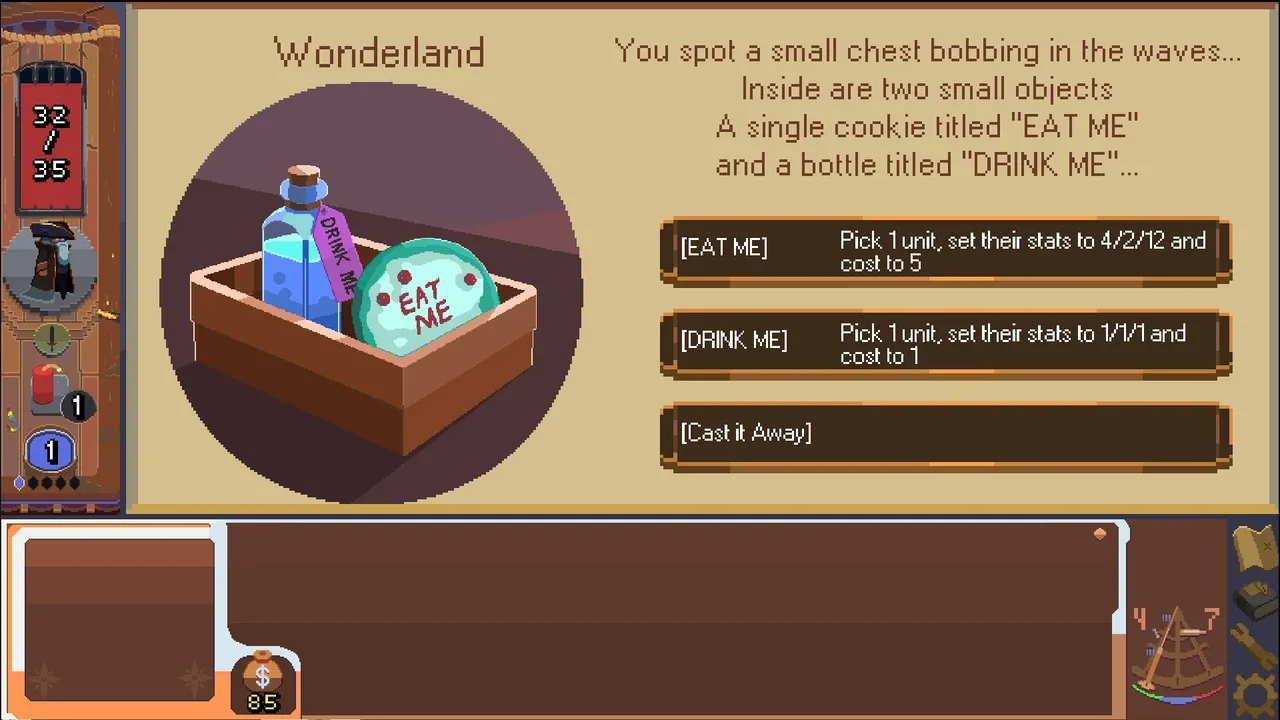Click the small sword emblem

(x=50, y=338)
